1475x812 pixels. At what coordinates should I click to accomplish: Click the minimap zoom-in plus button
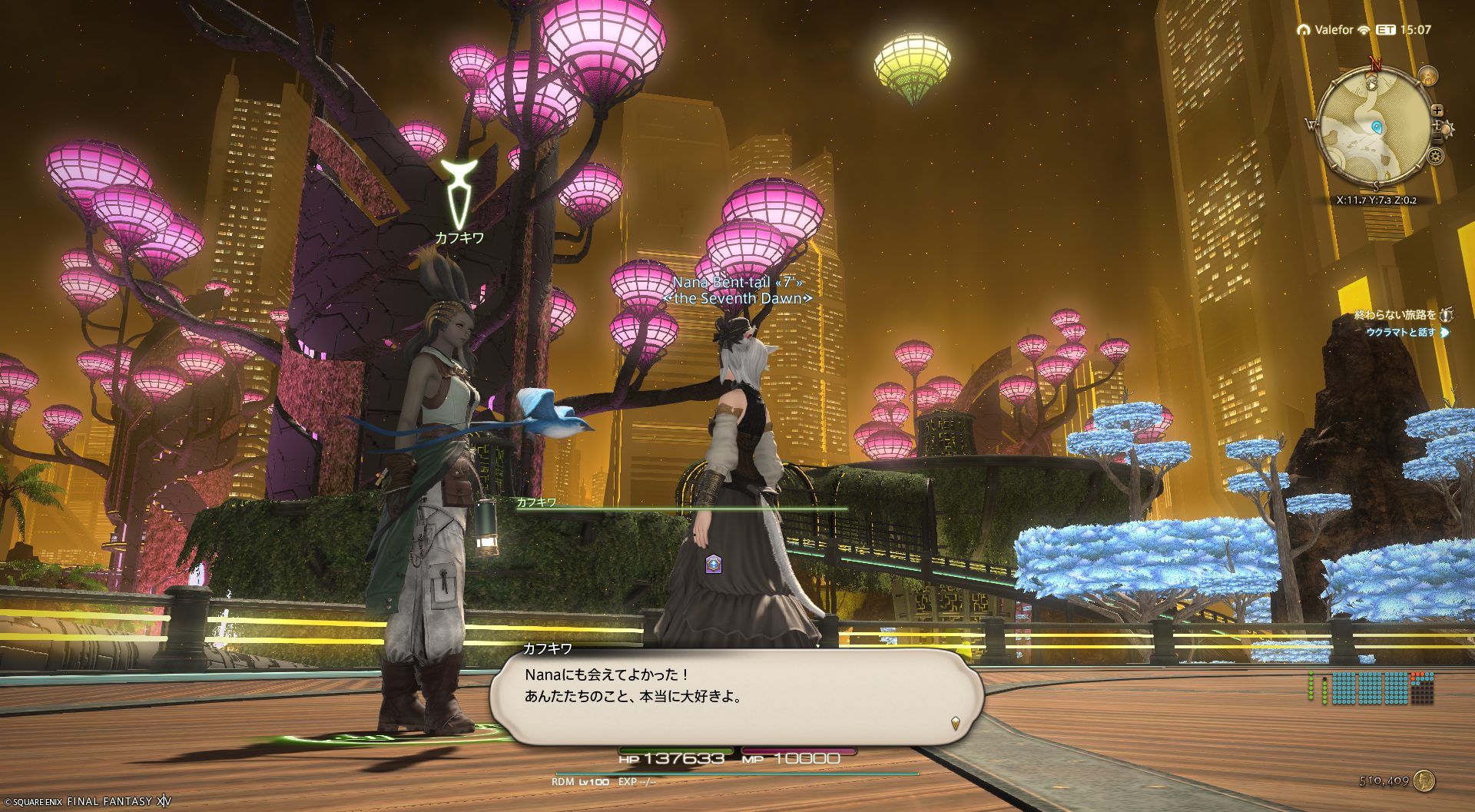[x=1437, y=111]
